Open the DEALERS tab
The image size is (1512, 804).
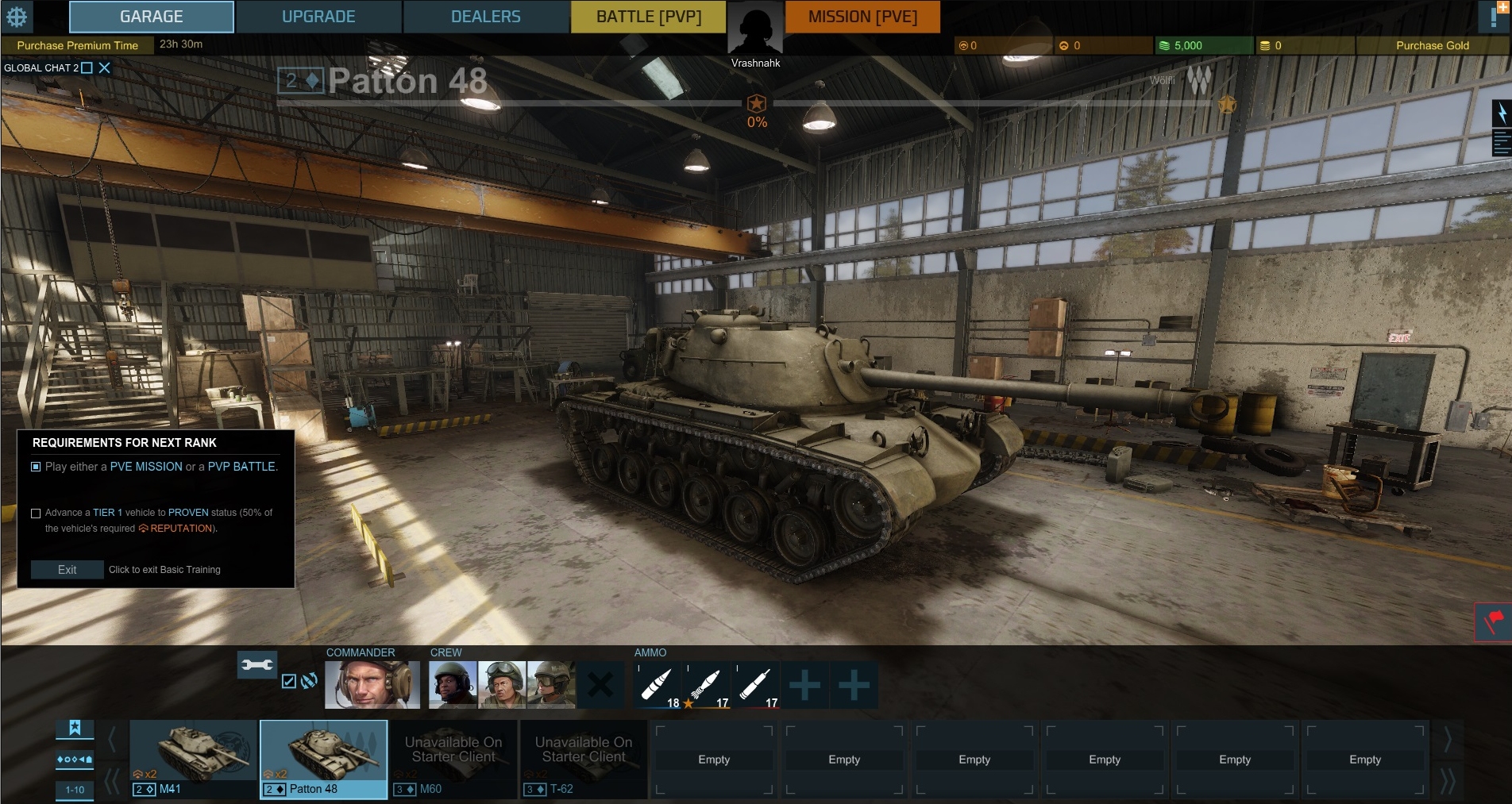pos(485,16)
